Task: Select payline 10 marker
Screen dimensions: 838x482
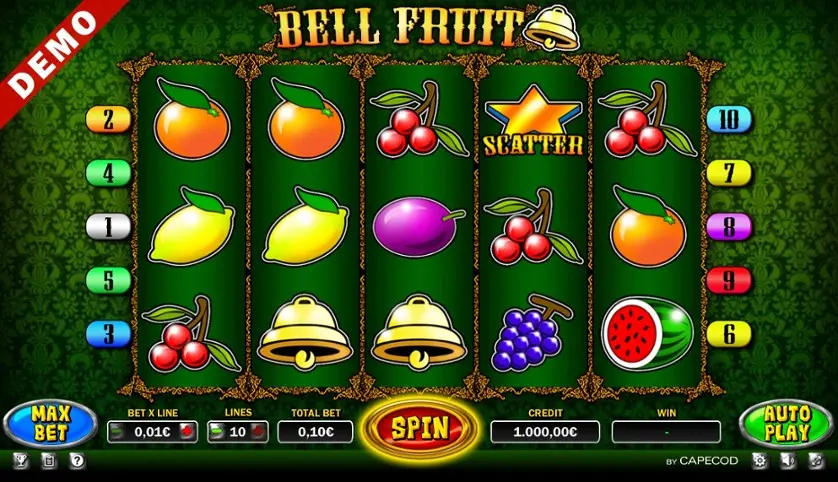Action: click(729, 120)
